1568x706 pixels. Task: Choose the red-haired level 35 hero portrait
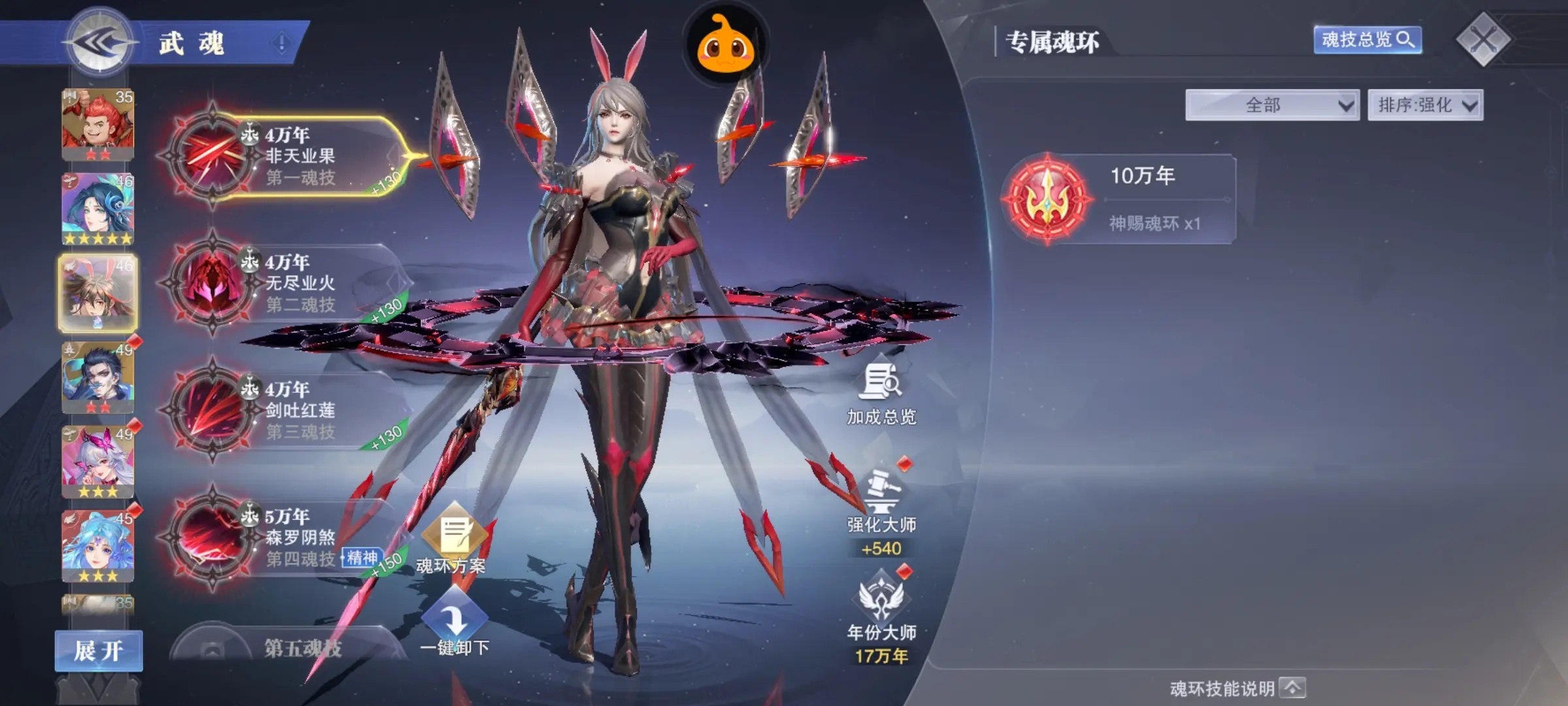pos(97,124)
